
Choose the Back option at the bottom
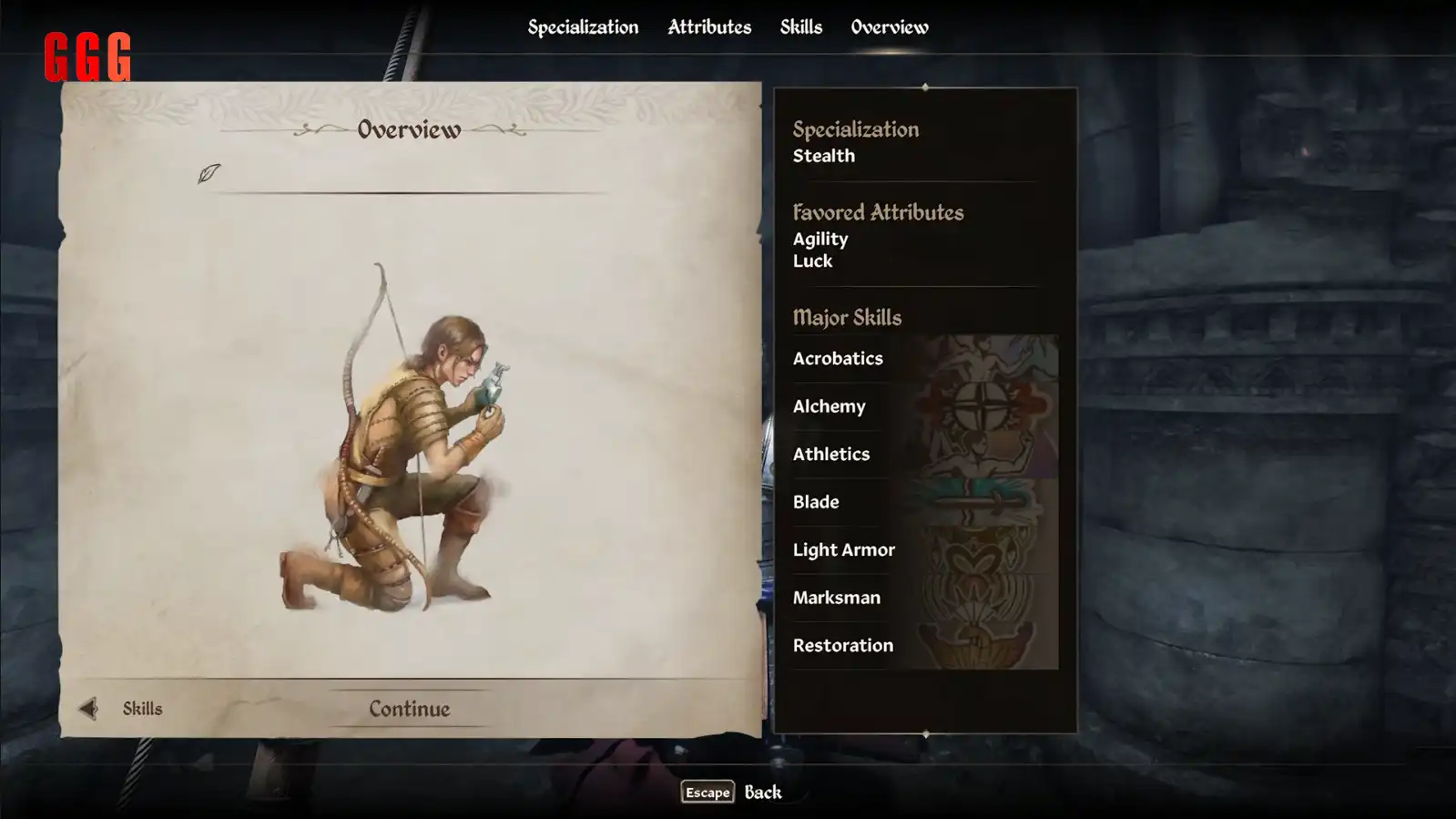click(x=733, y=792)
